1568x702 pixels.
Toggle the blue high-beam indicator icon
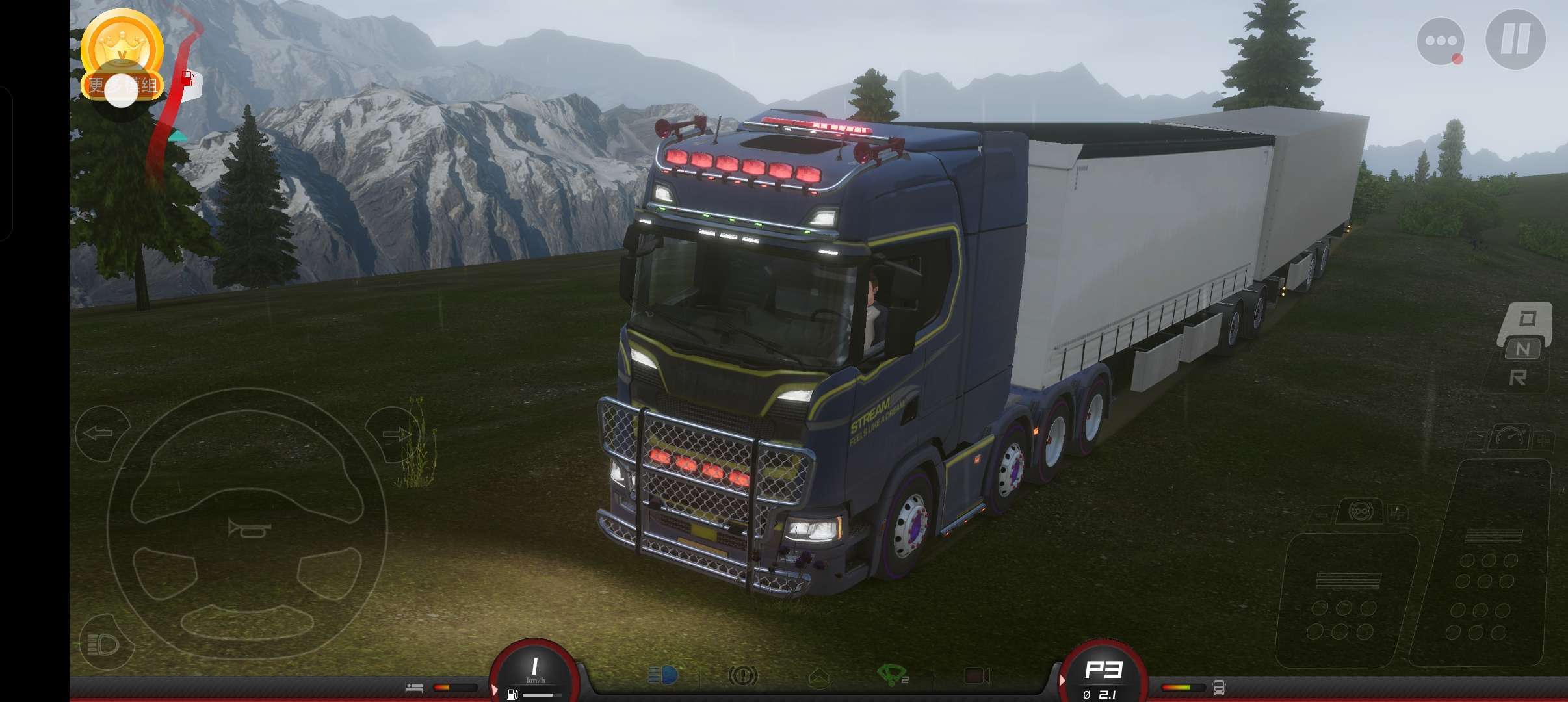663,676
